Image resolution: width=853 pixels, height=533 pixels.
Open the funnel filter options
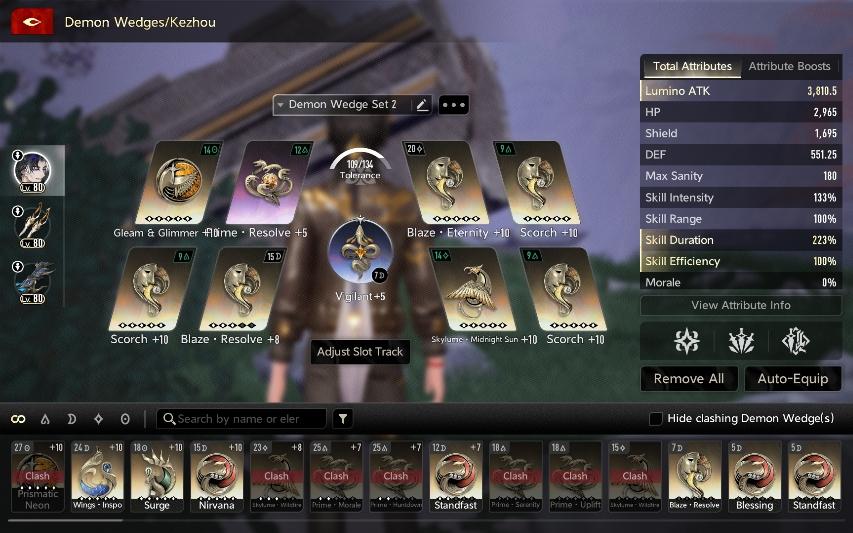coord(343,419)
